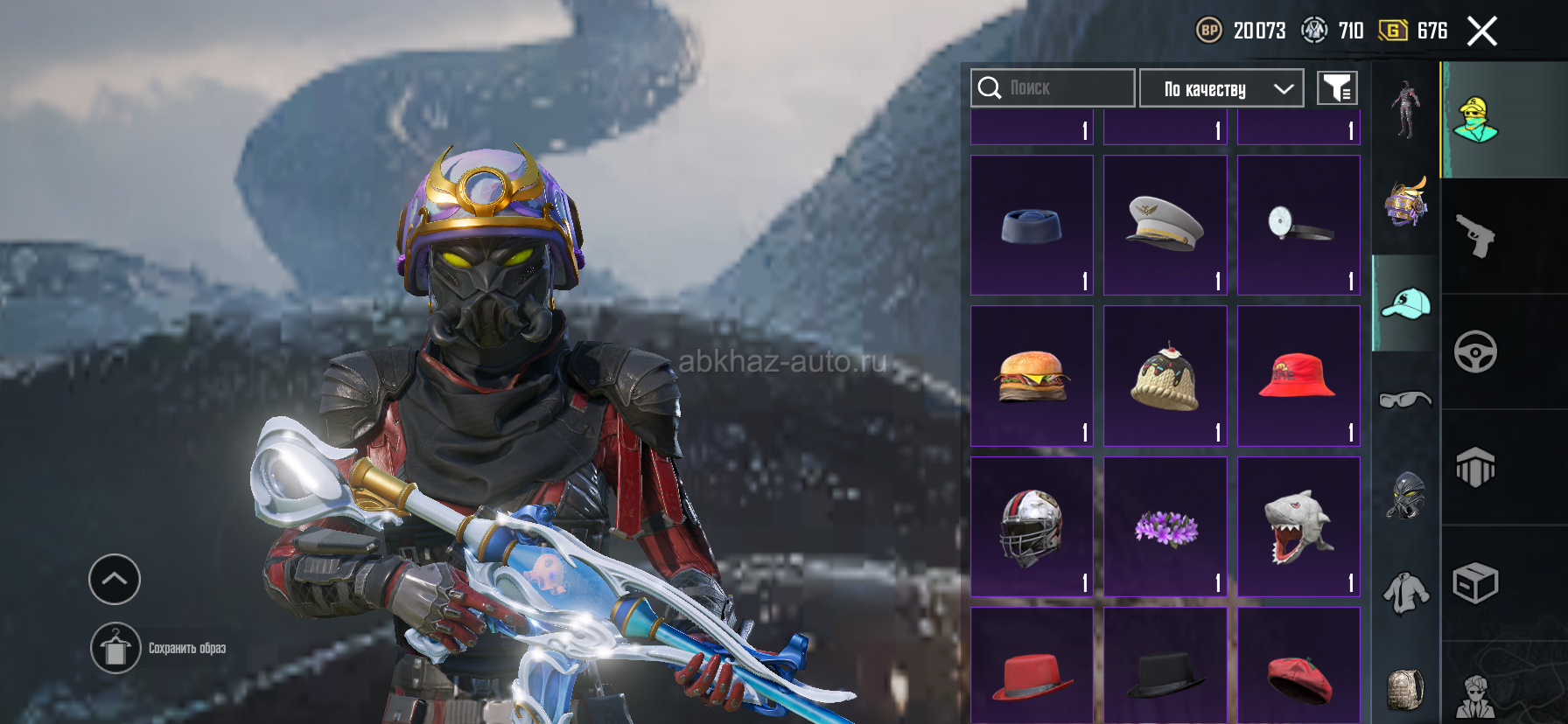Open the vehicle steering wheel section
This screenshot has height=724, width=1568.
click(x=1476, y=352)
